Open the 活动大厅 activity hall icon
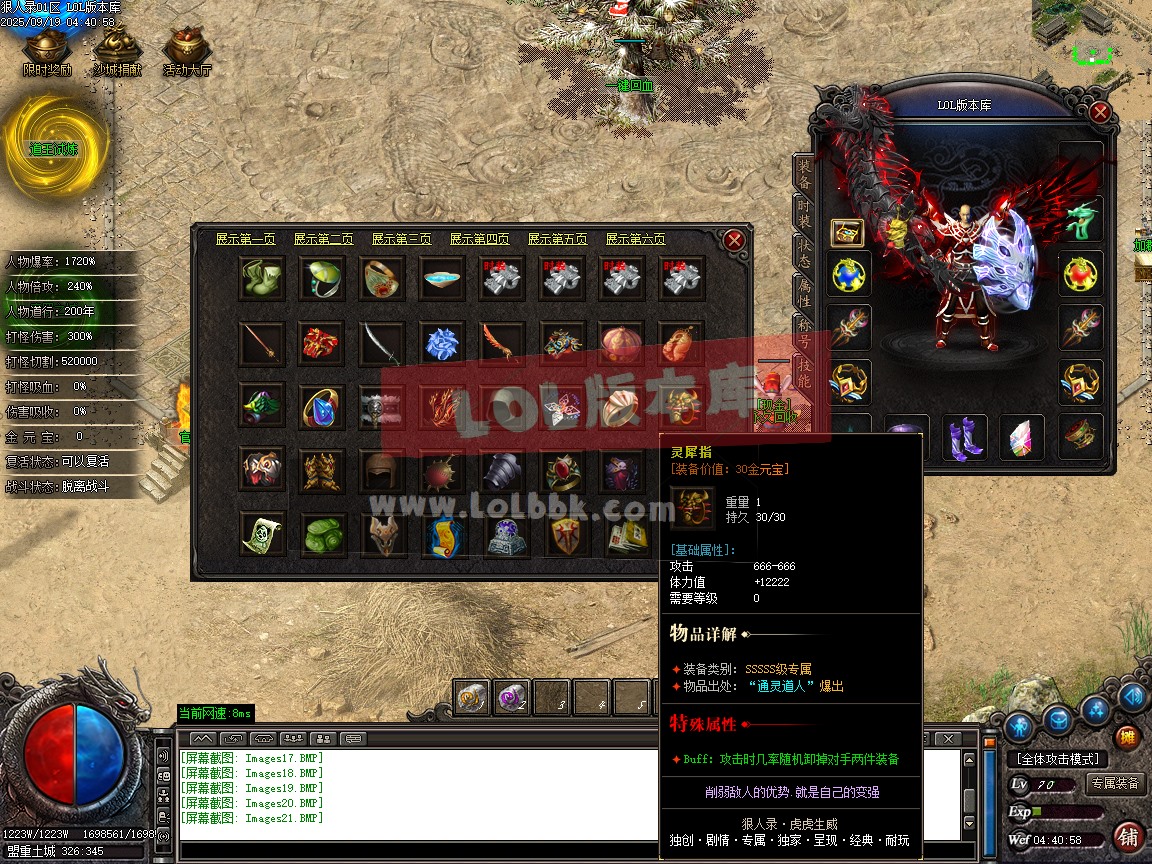 (x=187, y=50)
